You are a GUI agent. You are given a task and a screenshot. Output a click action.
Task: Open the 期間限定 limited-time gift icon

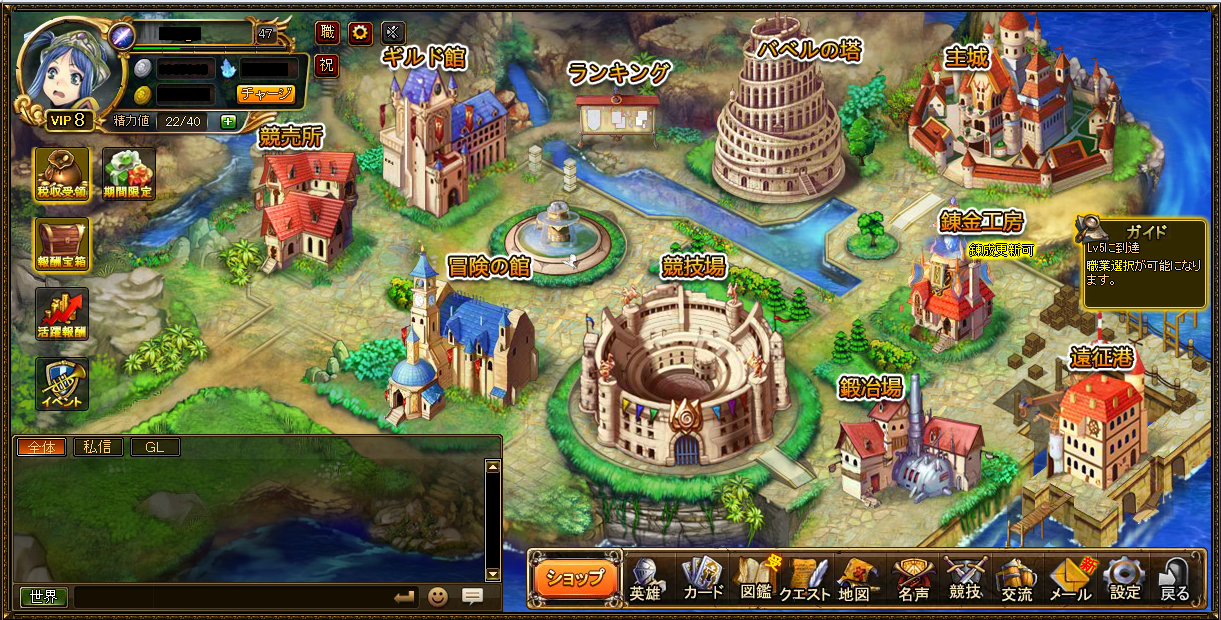(x=128, y=174)
